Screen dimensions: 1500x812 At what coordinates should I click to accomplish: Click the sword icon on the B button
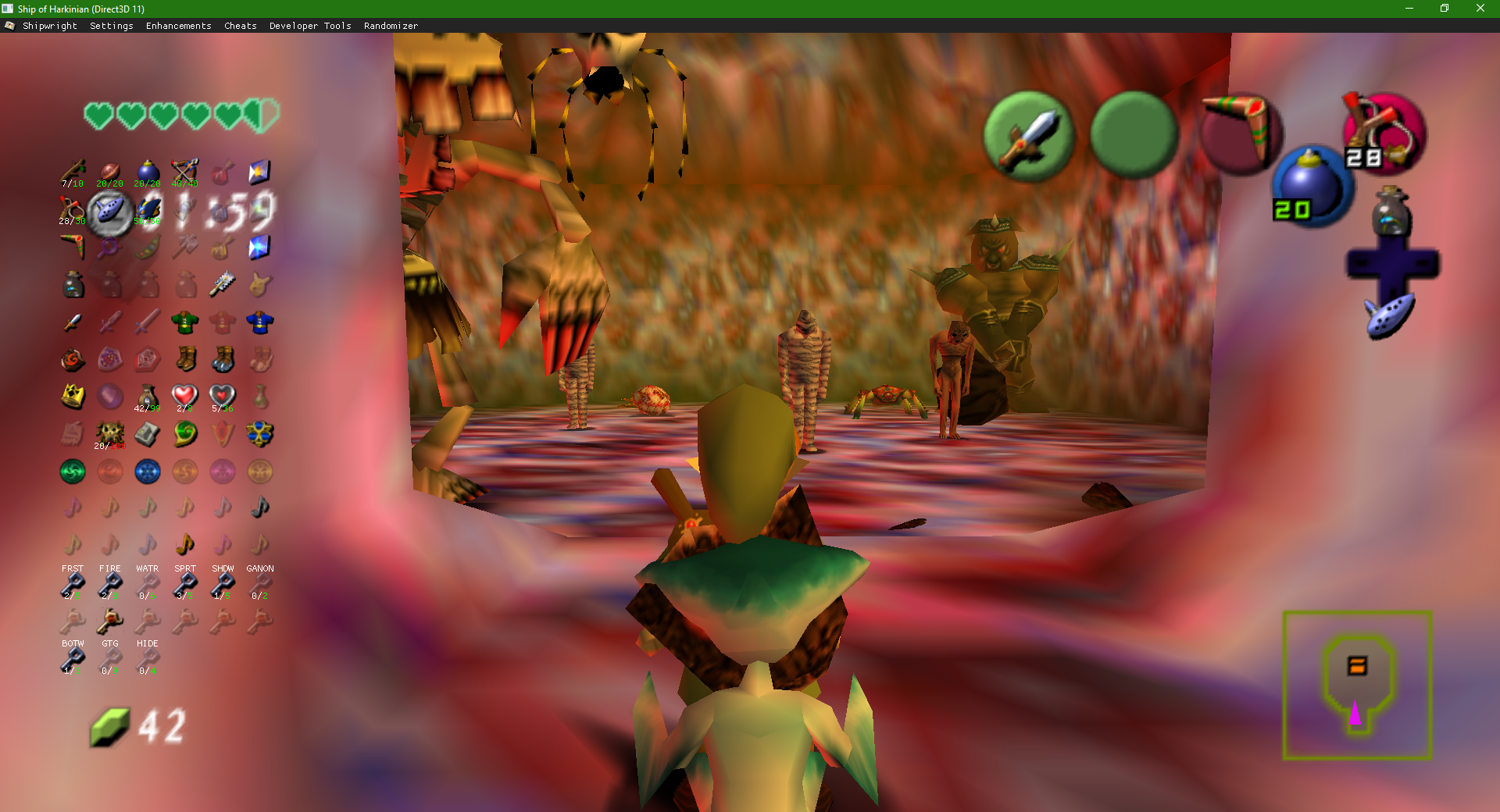[1030, 134]
